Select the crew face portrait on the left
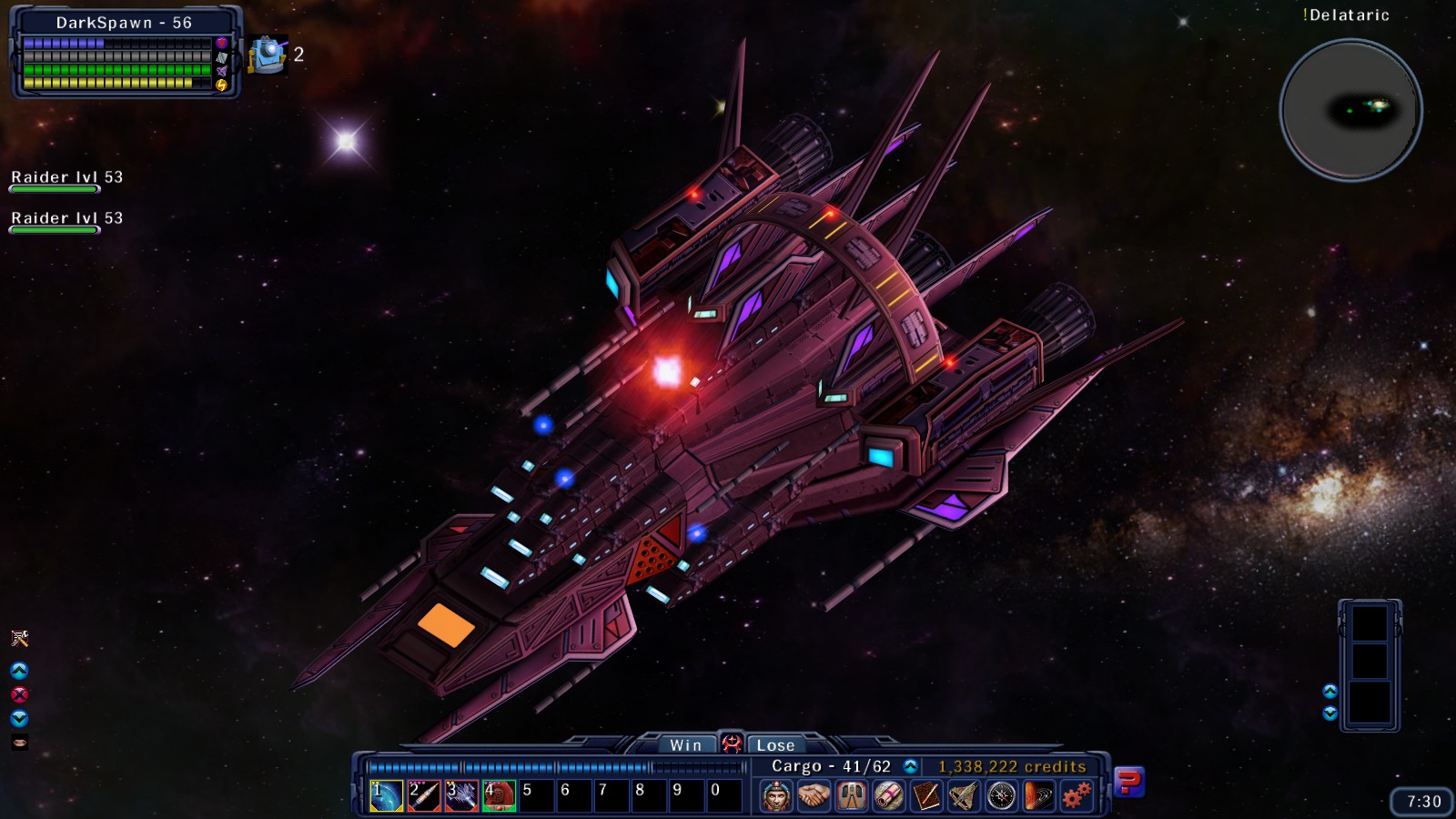Image resolution: width=1456 pixels, height=819 pixels. click(20, 743)
